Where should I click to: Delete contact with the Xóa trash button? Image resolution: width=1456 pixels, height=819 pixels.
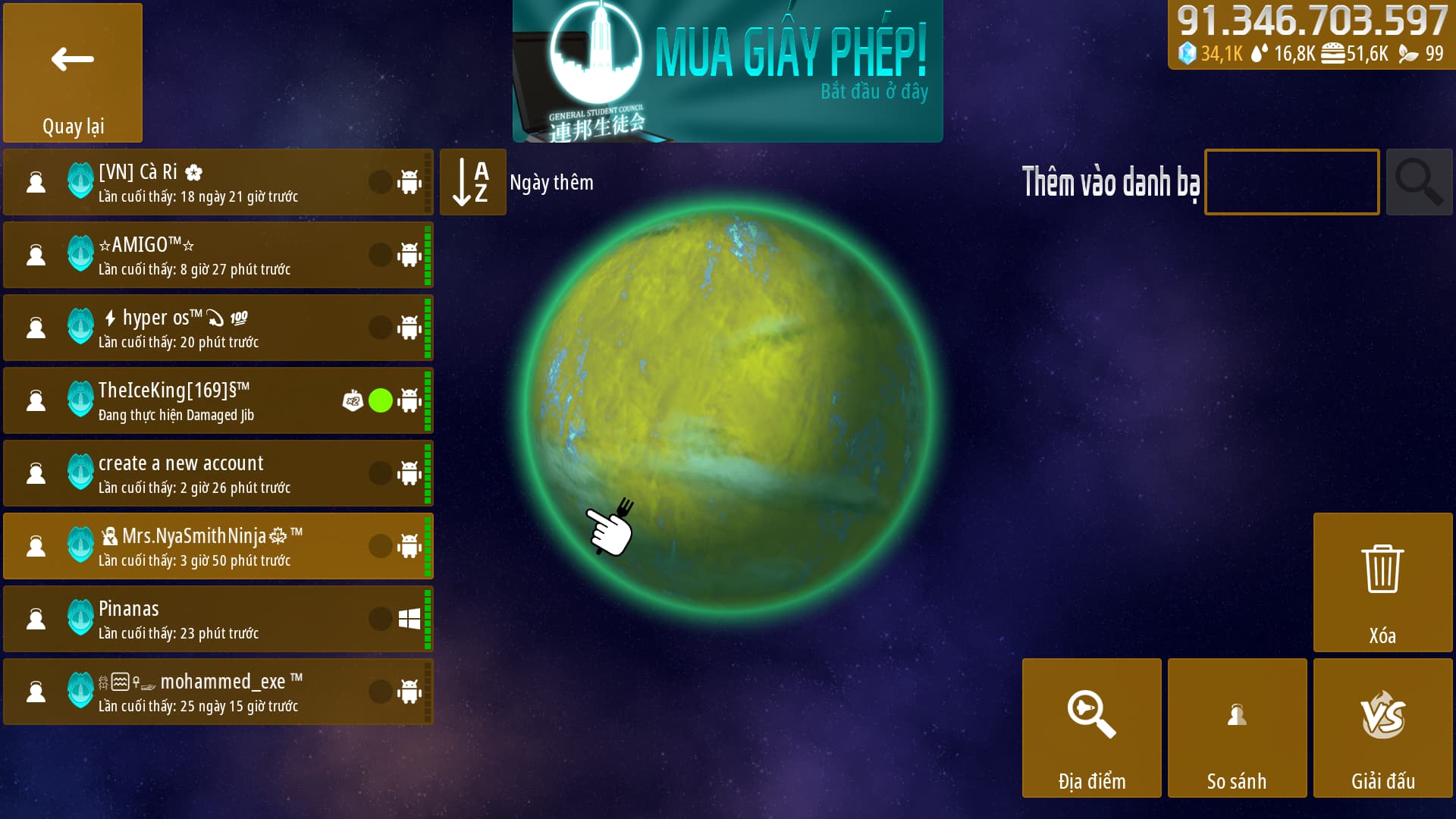click(1382, 582)
